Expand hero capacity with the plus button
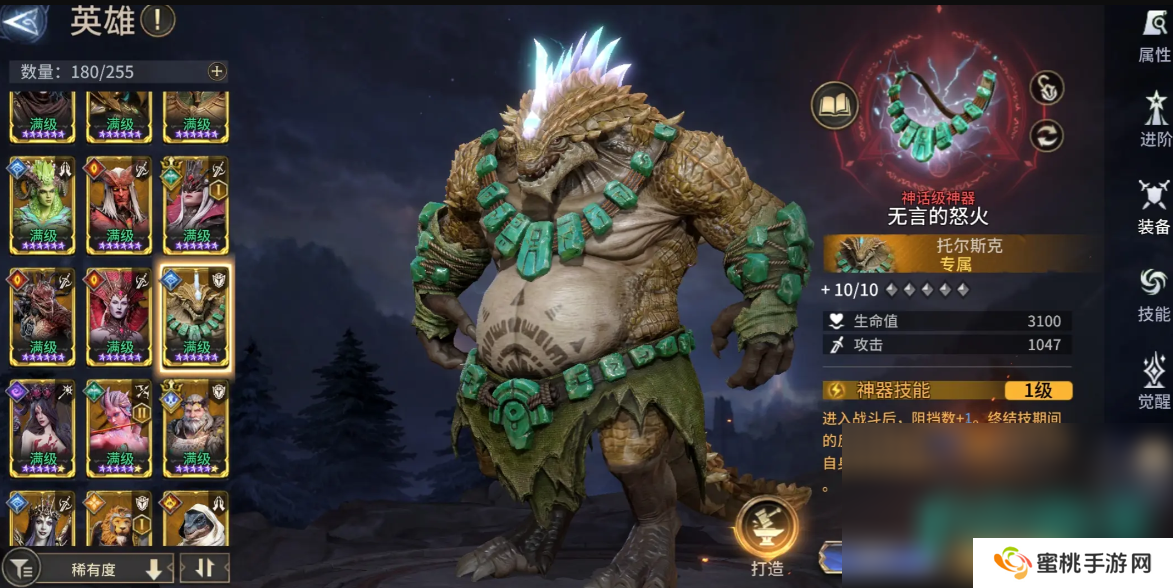The height and width of the screenshot is (588, 1173). (x=216, y=71)
